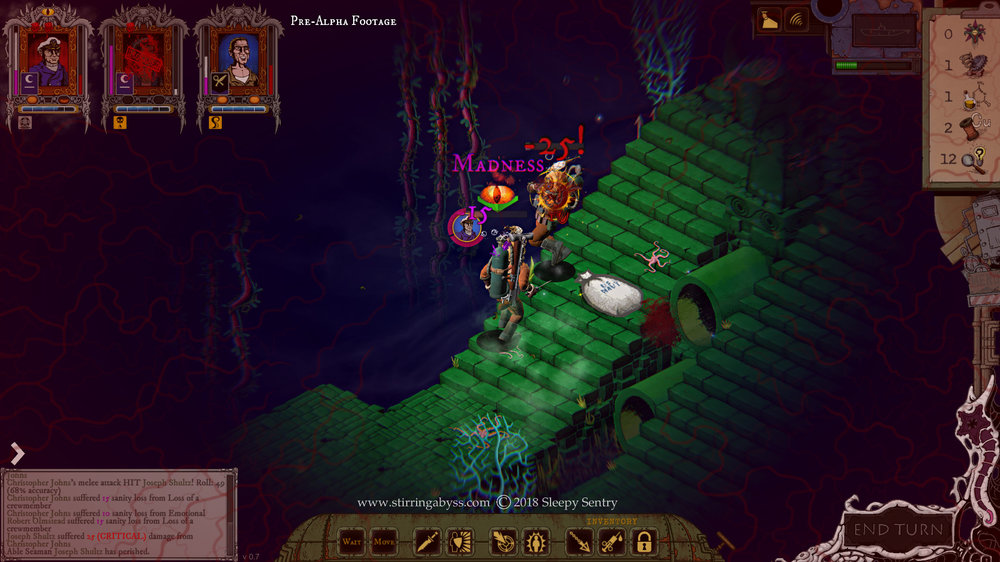Select the captain's portrait

point(47,58)
